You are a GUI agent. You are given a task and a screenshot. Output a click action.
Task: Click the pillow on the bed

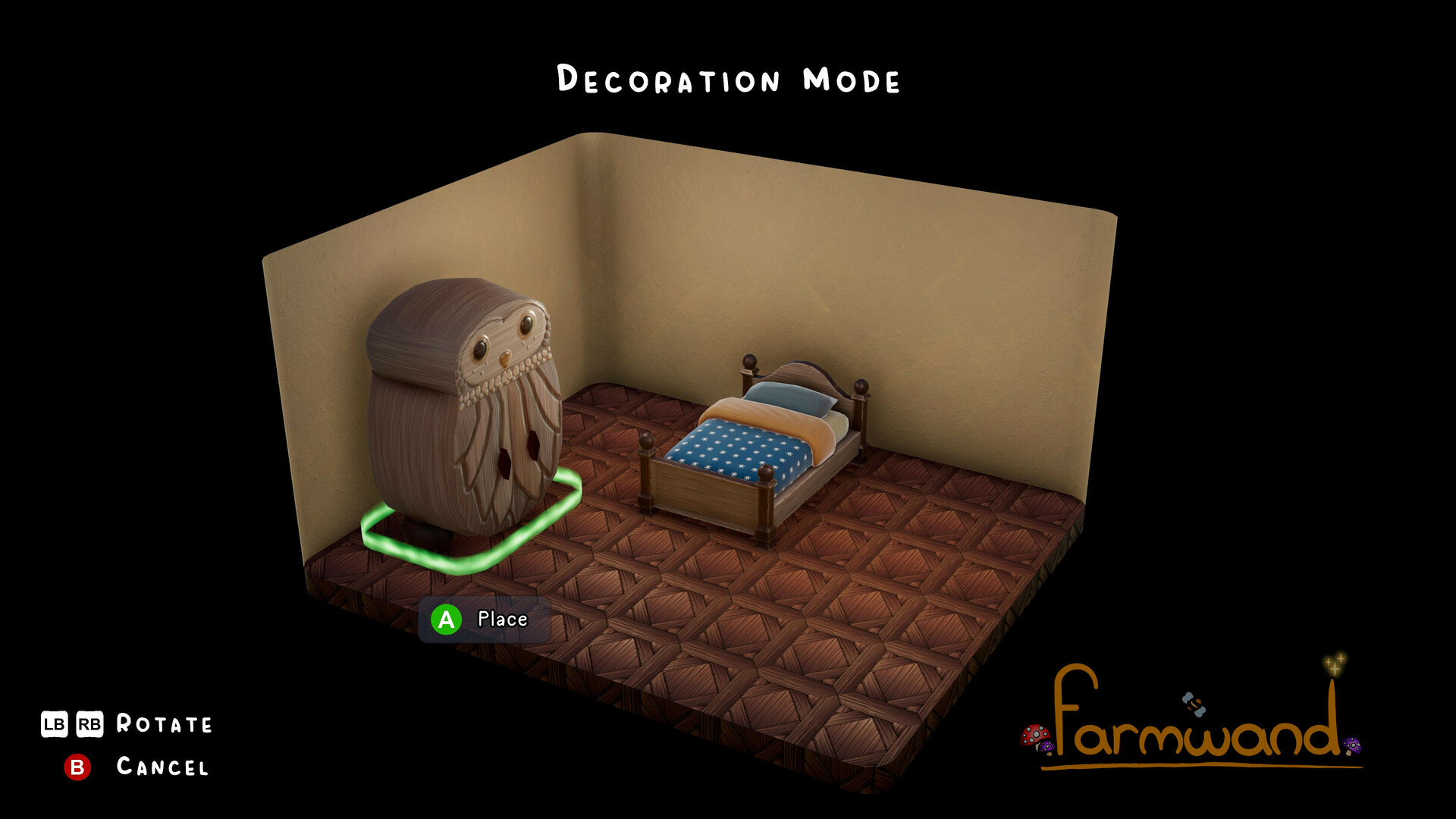[789, 398]
